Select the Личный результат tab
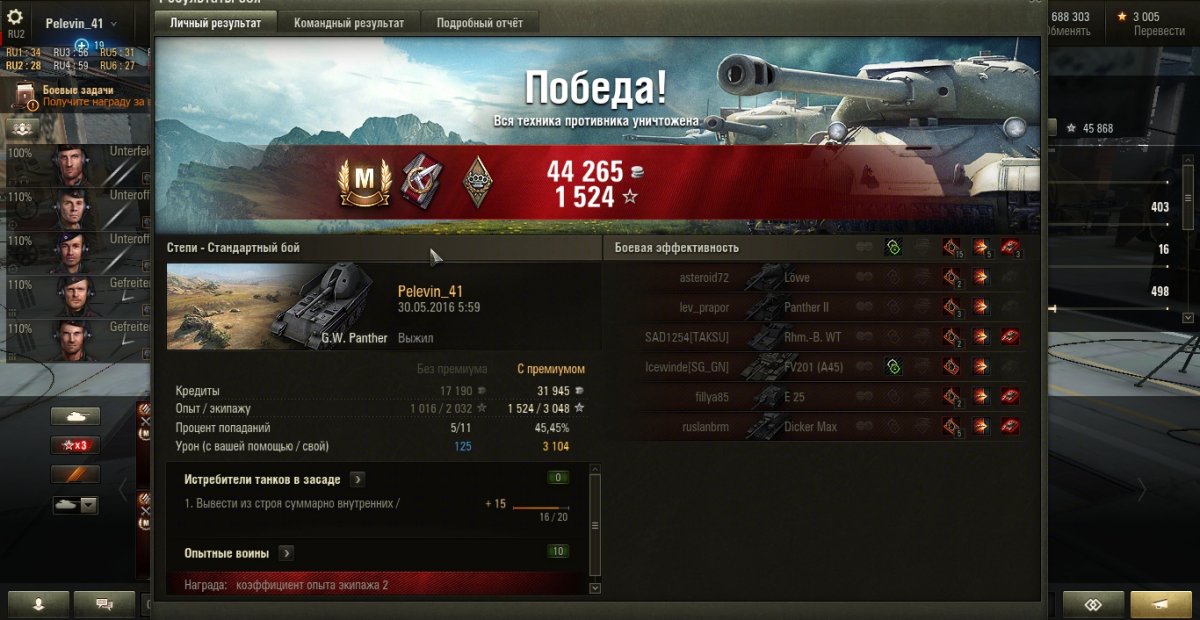1200x620 pixels. click(215, 23)
